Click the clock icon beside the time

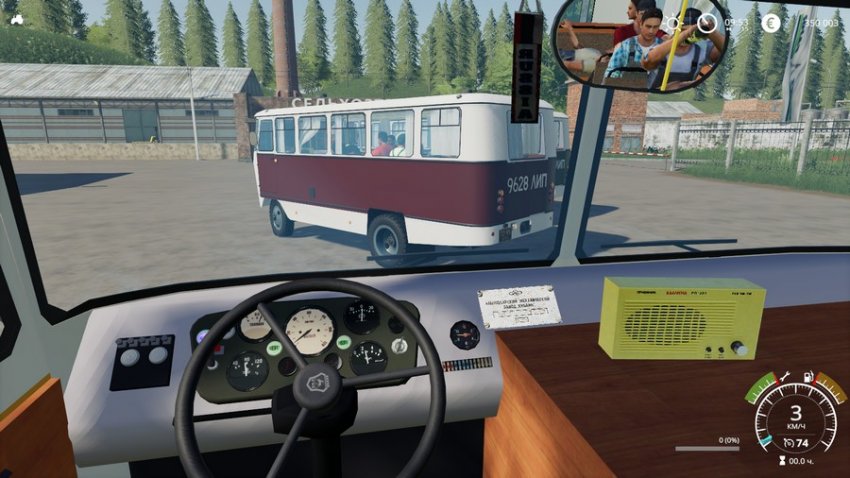[707, 22]
